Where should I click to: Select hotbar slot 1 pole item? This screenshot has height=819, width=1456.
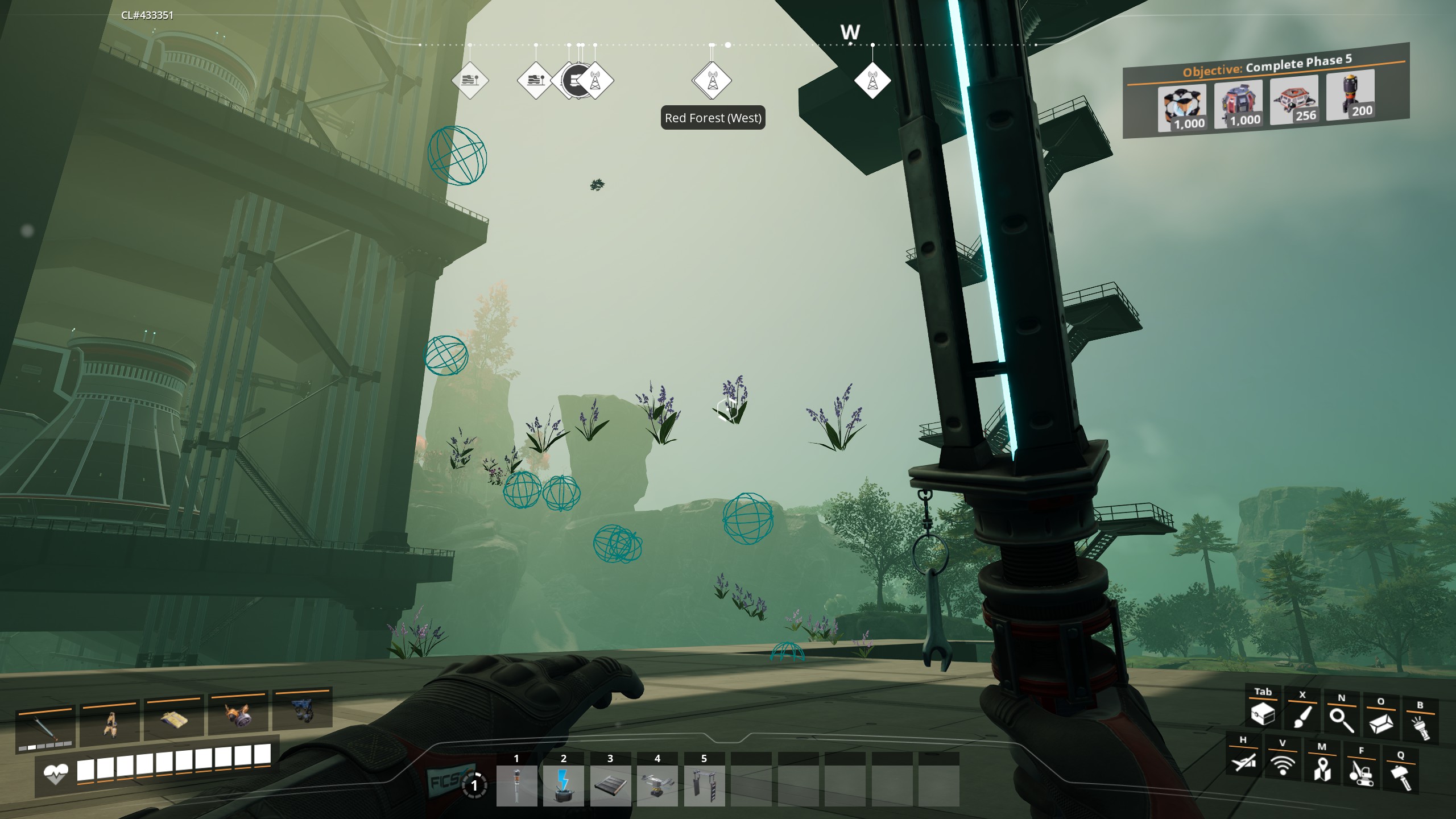coord(516,785)
